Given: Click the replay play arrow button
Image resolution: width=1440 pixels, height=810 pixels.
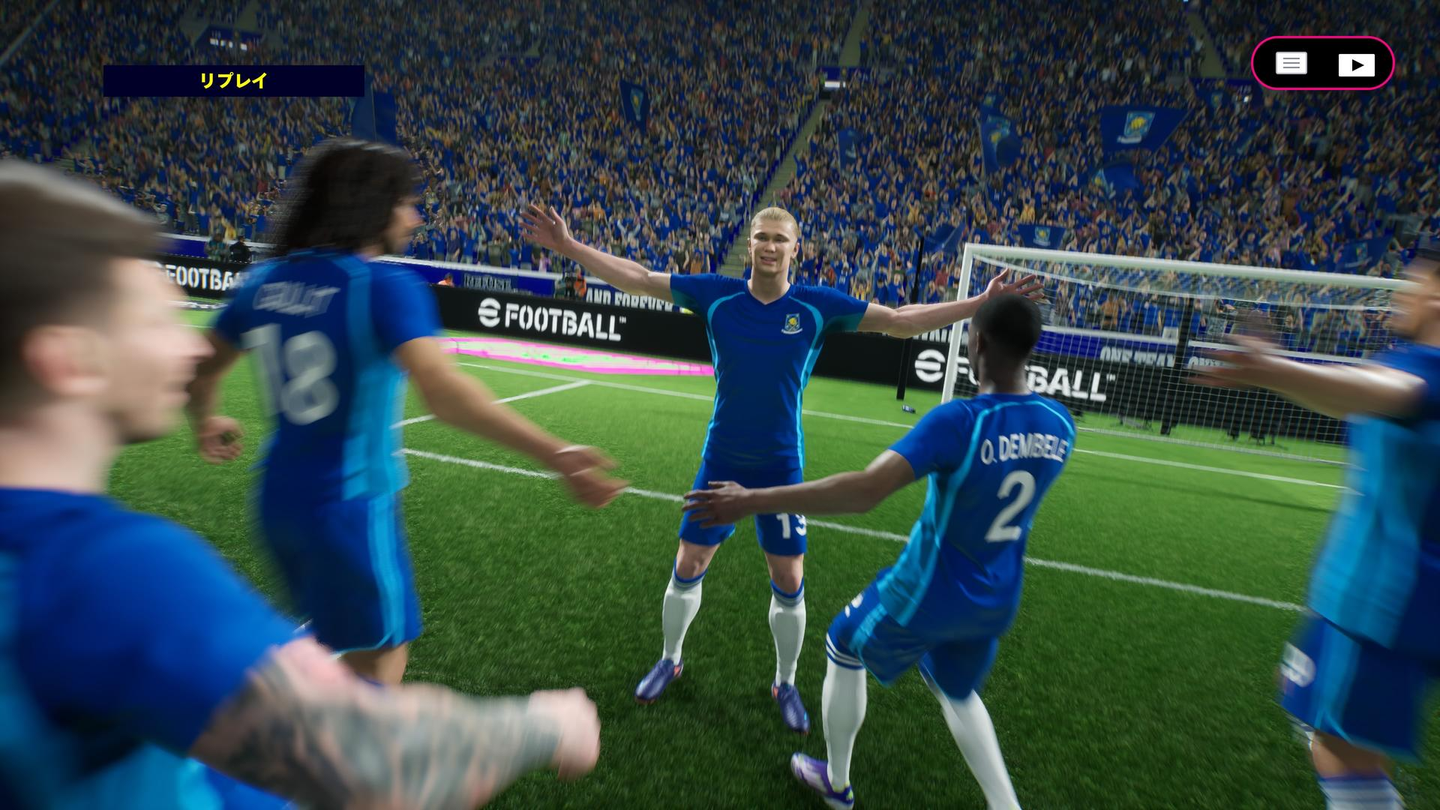Looking at the screenshot, I should click(1356, 65).
